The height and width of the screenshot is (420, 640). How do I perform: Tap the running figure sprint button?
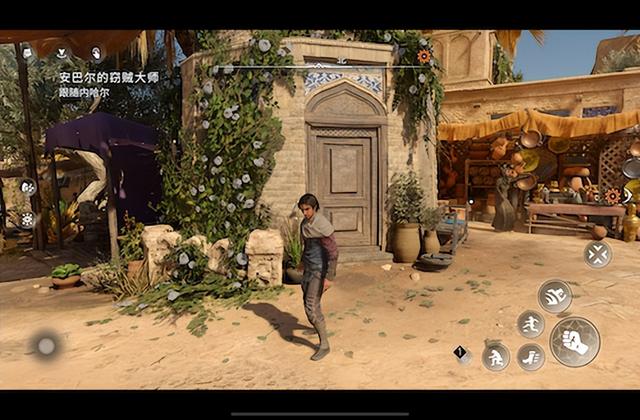pyautogui.click(x=531, y=323)
